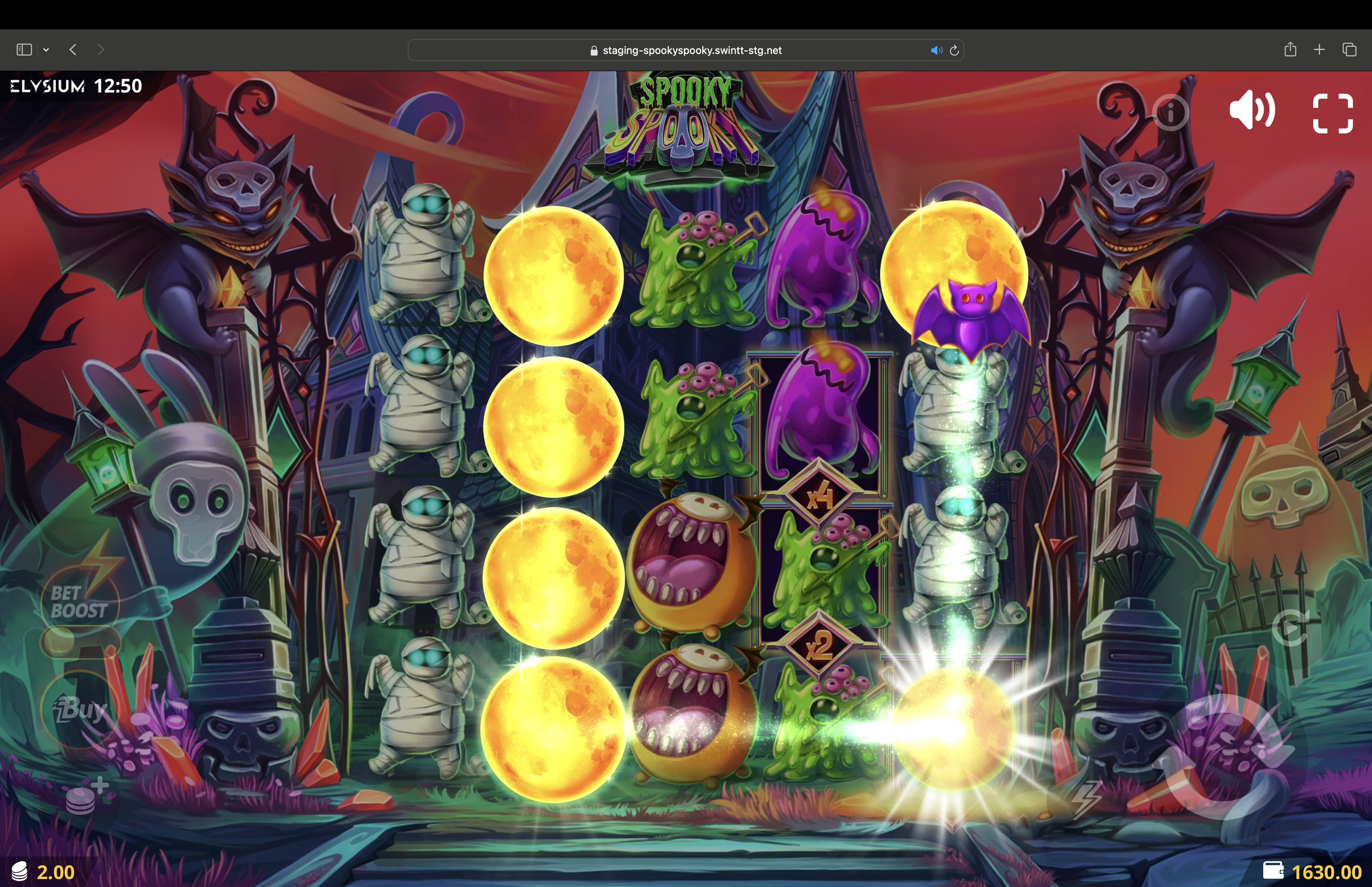Flip the toggle switch under Bet Boost
1372x887 pixels.
79,640
